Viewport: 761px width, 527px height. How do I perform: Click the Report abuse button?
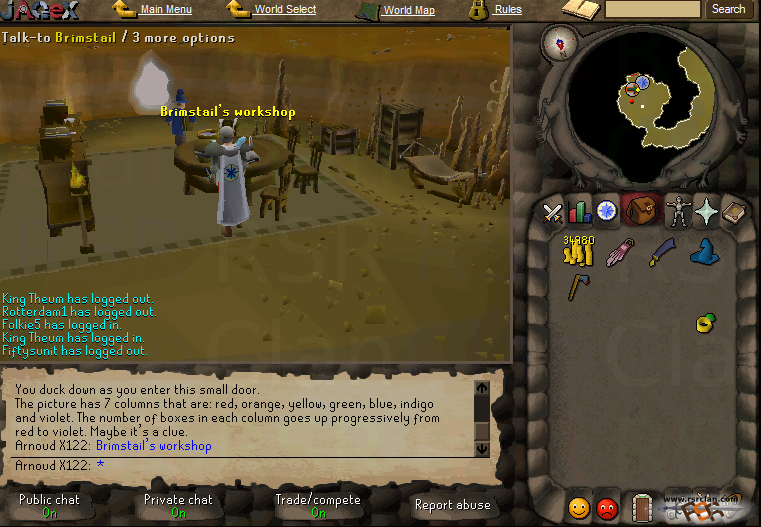click(x=452, y=505)
